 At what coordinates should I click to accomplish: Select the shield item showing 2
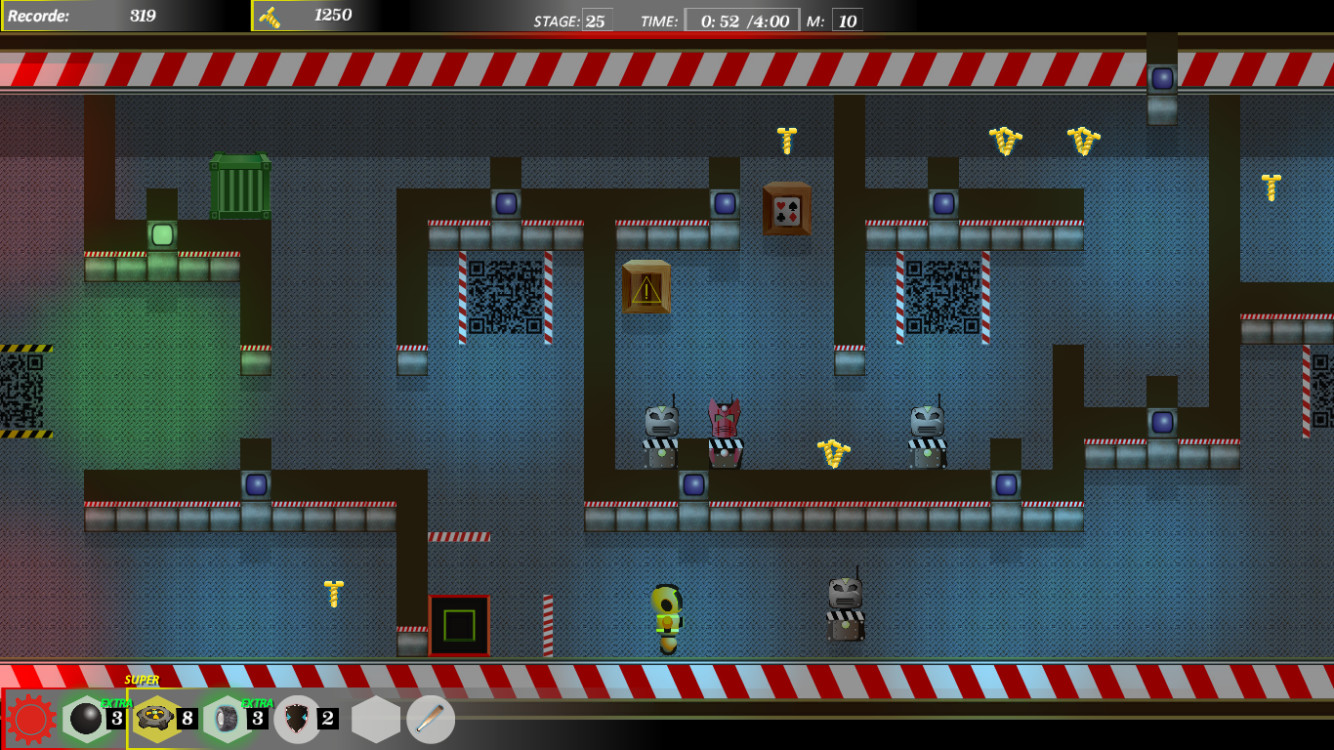point(293,718)
